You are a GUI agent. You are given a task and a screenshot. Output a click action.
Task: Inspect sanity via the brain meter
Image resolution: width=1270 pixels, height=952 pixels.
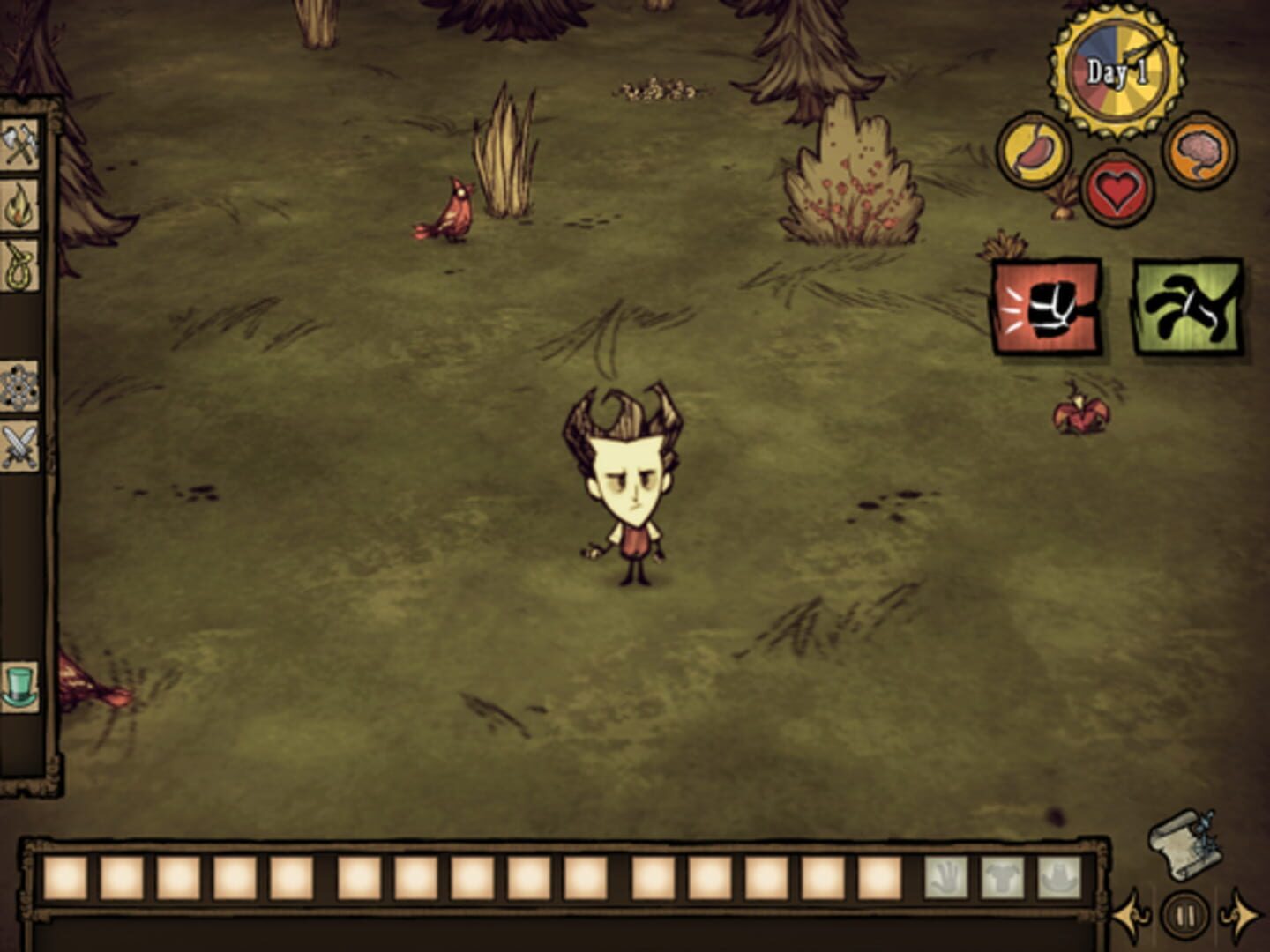tap(1199, 152)
